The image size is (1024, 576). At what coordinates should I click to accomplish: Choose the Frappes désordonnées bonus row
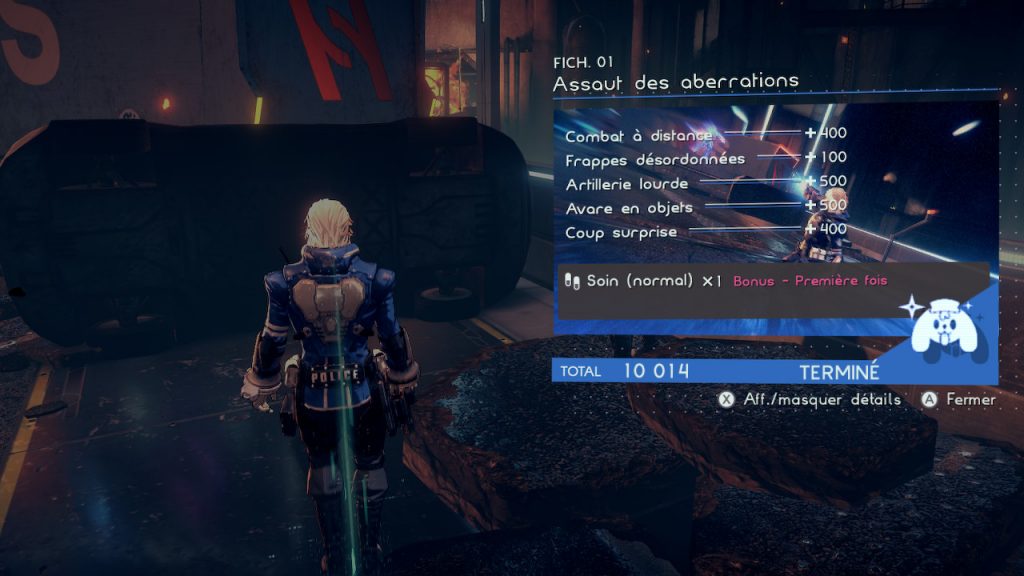(655, 159)
